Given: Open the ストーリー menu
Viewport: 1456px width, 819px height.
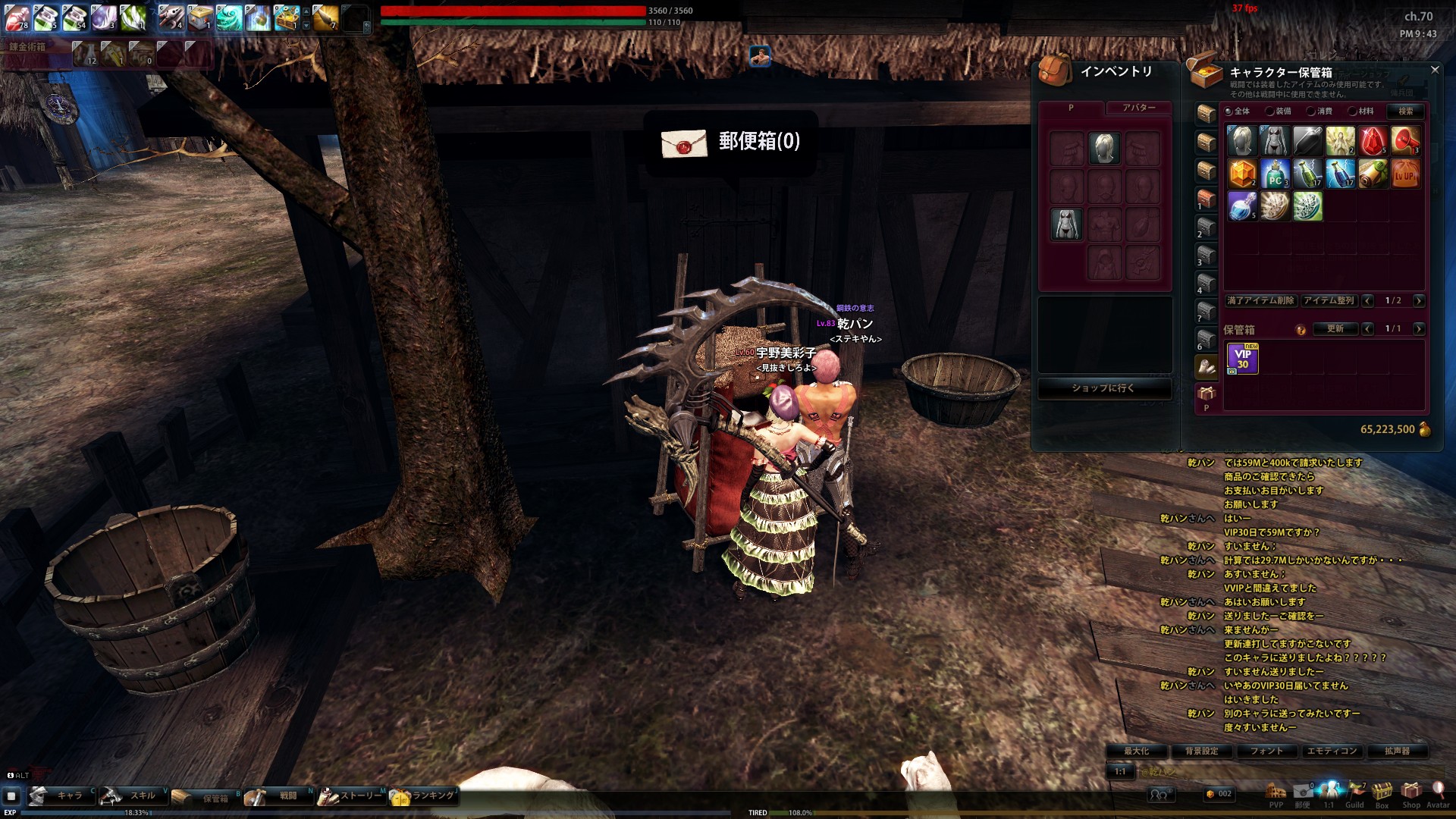Looking at the screenshot, I should [353, 796].
